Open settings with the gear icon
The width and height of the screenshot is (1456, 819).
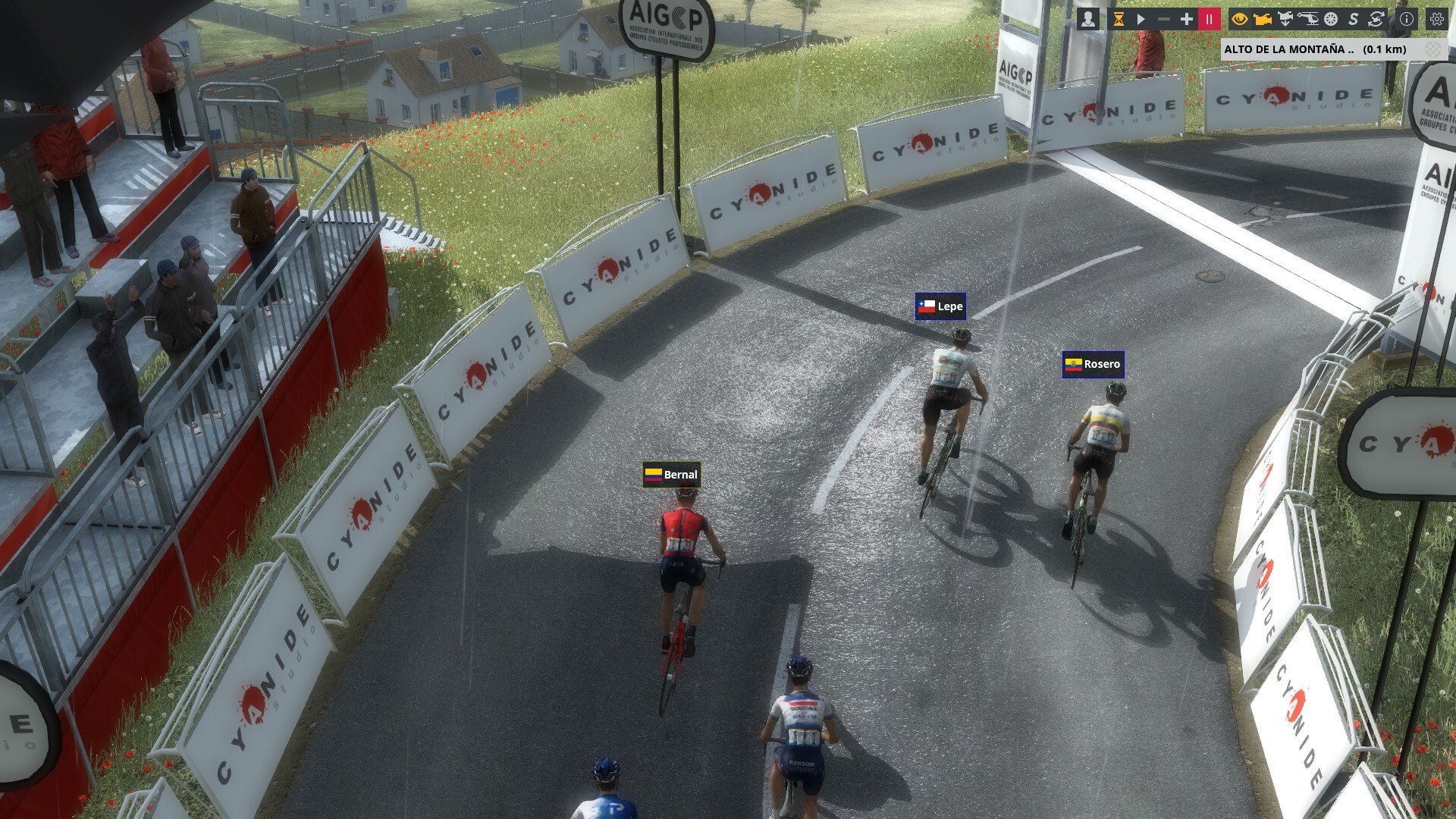click(x=1436, y=20)
